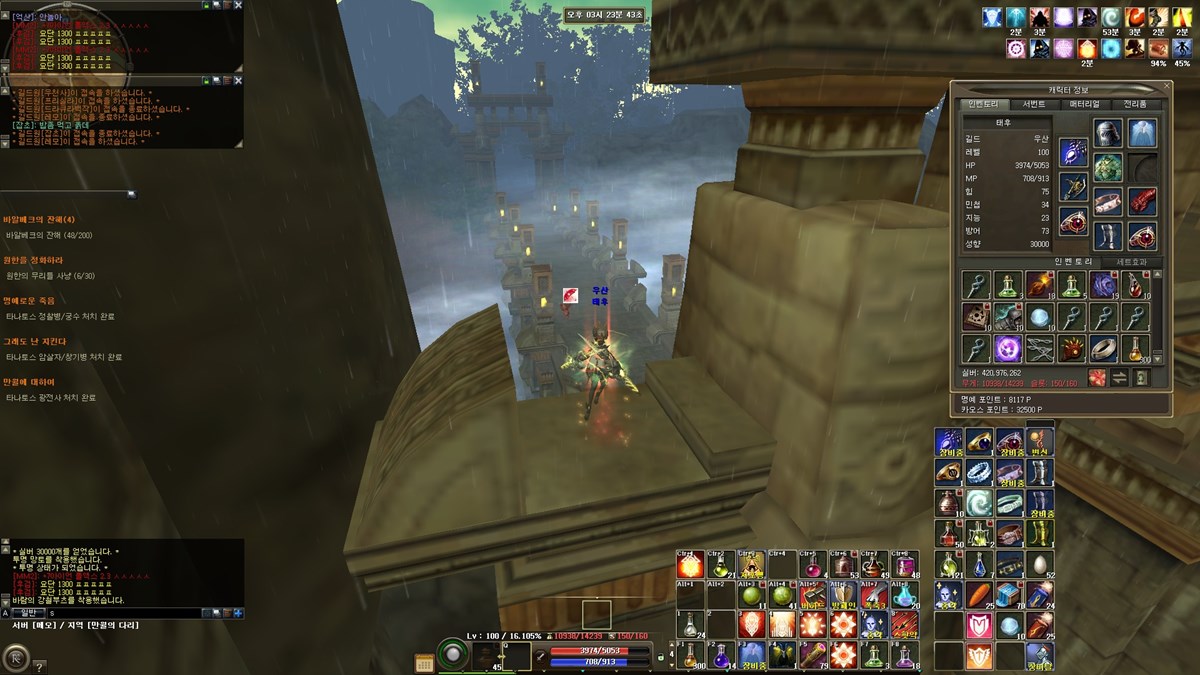The image size is (1200, 675).
Task: Switch to the 서번트 tab
Action: pyautogui.click(x=1033, y=104)
